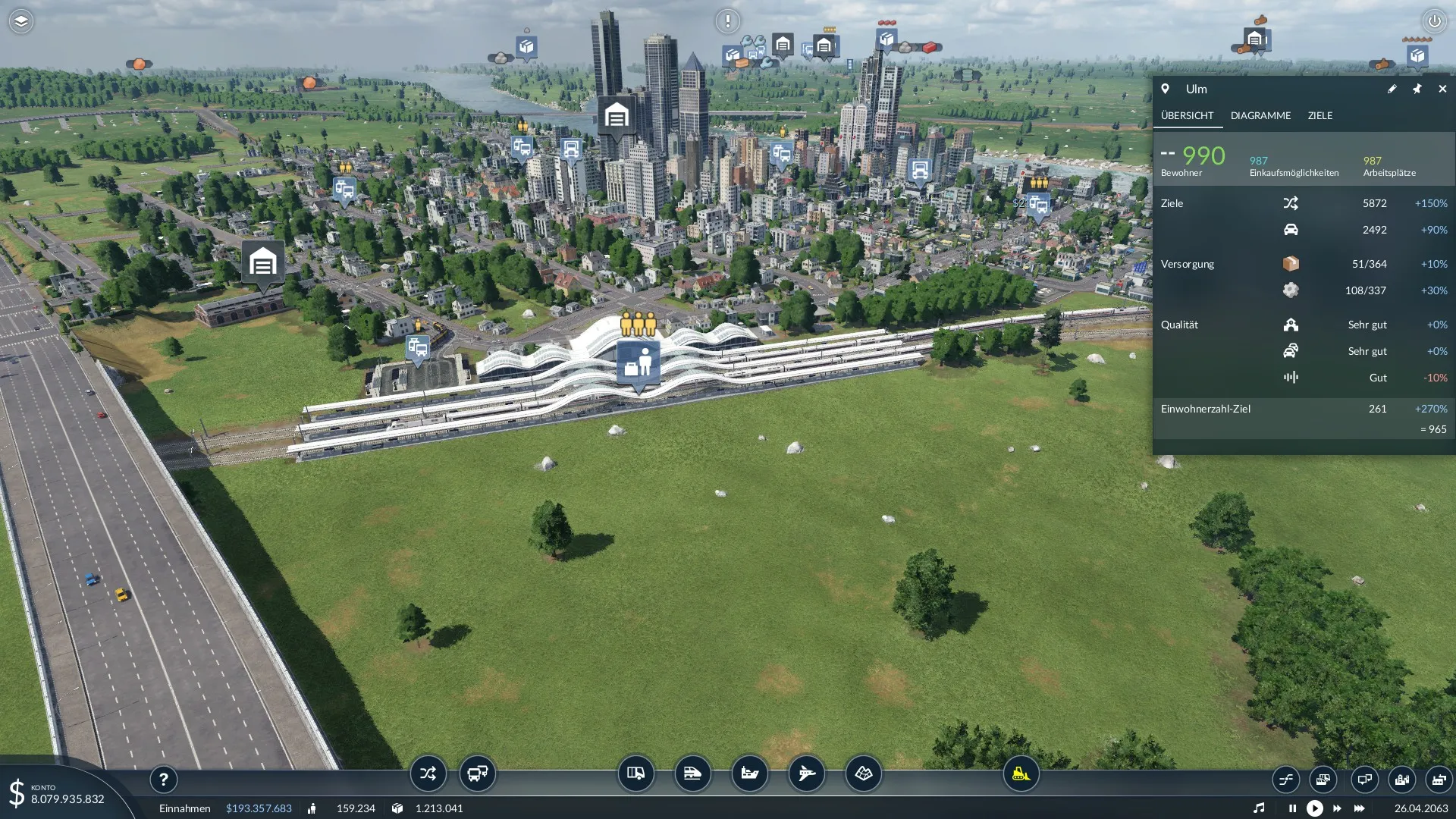Screen dimensions: 1456x819
Task: Open the airplane construction menu
Action: [x=806, y=773]
